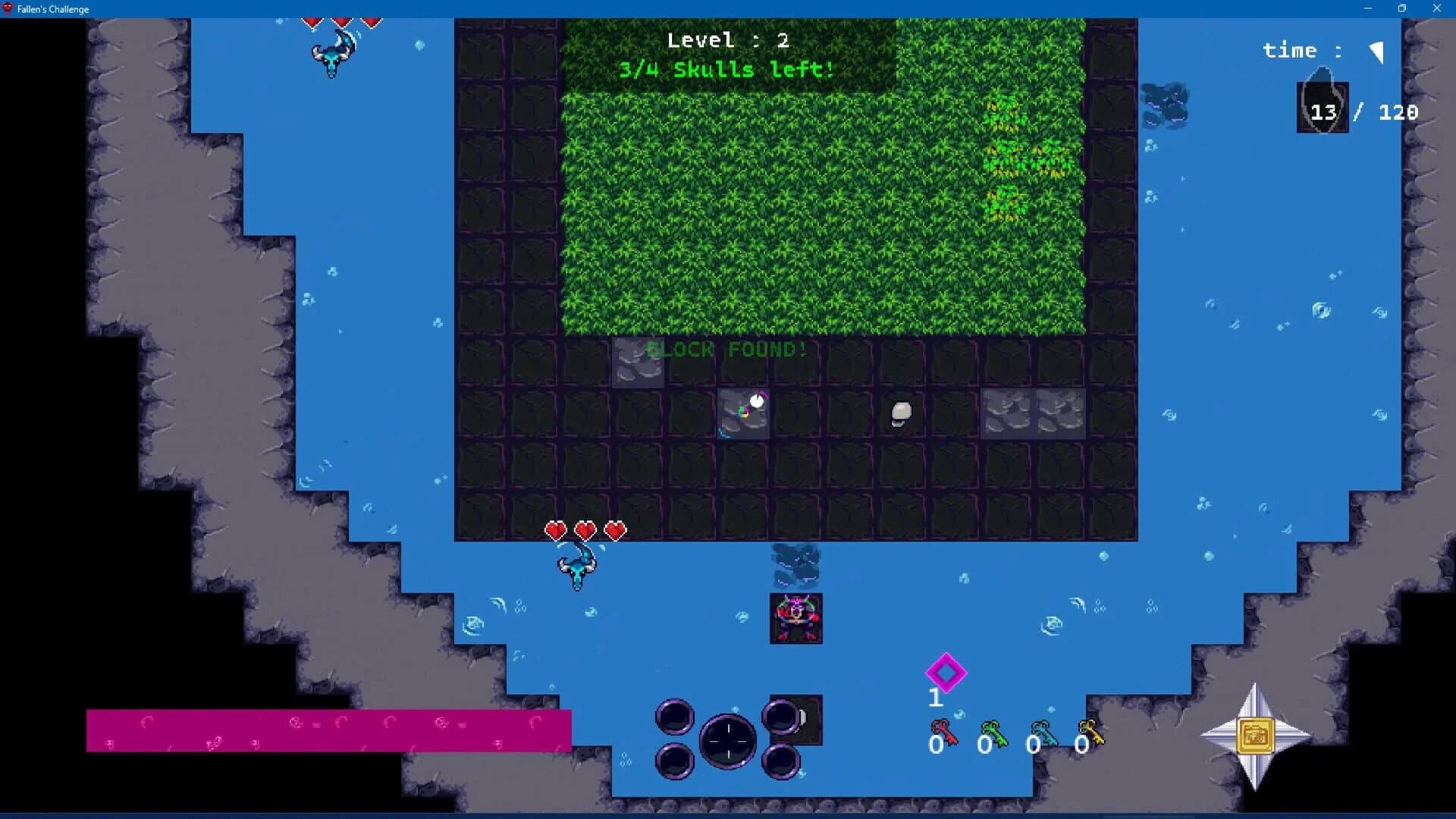Click the BLOCK FOUND! message
This screenshot has height=819, width=1456.
[726, 350]
